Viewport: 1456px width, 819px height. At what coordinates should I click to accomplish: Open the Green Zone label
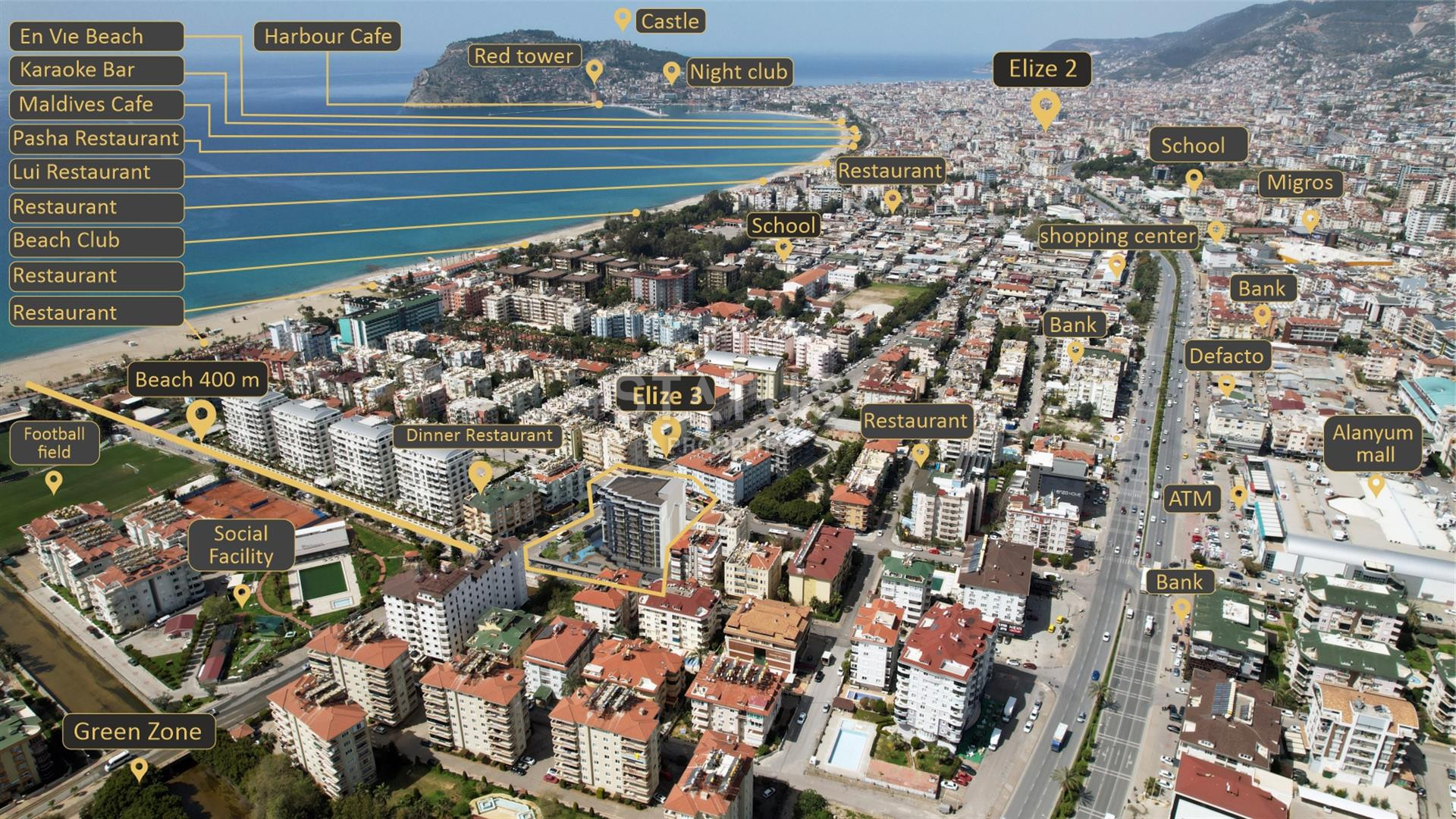pyautogui.click(x=138, y=732)
